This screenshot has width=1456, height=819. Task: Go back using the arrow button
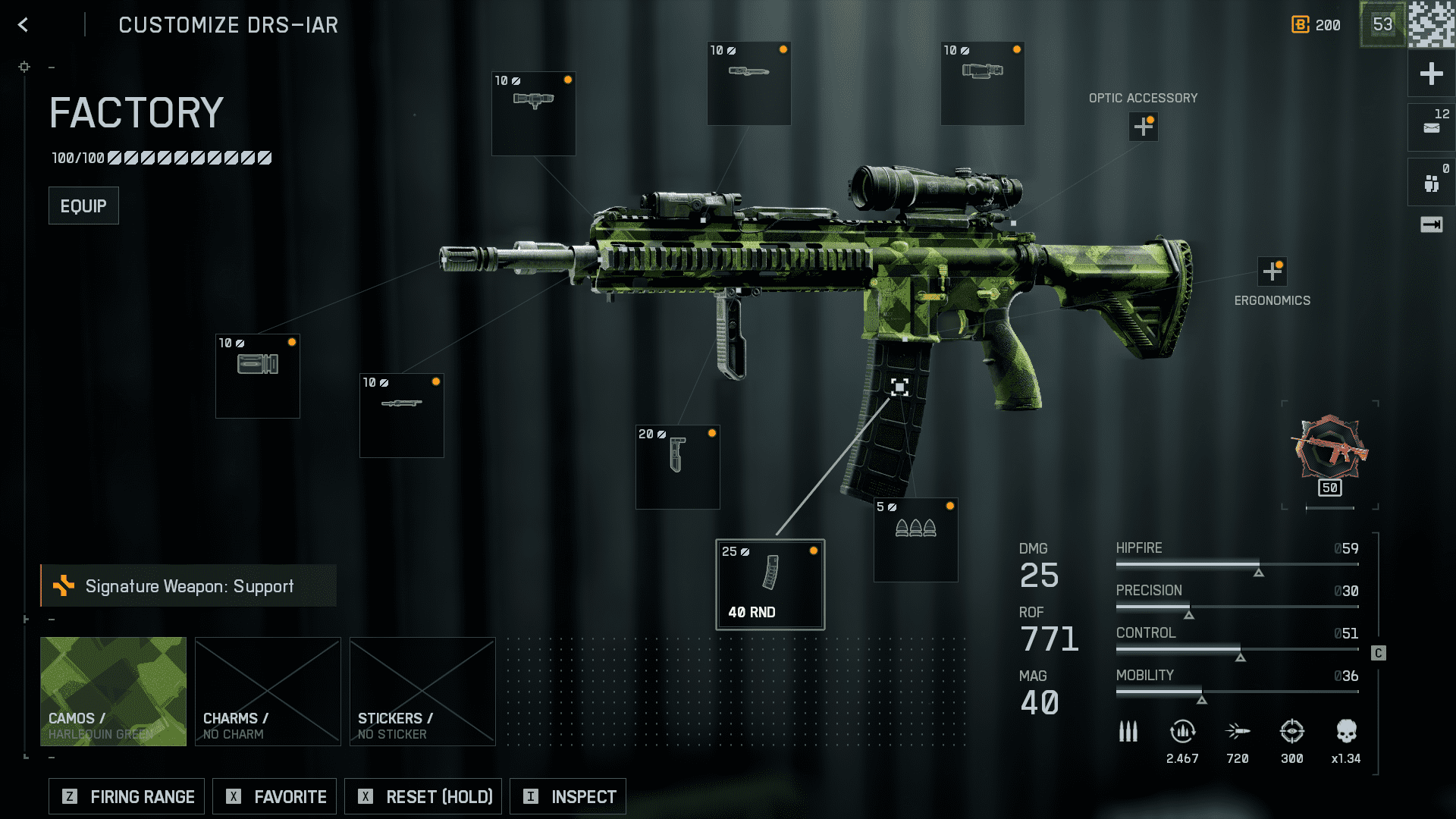coord(24,25)
